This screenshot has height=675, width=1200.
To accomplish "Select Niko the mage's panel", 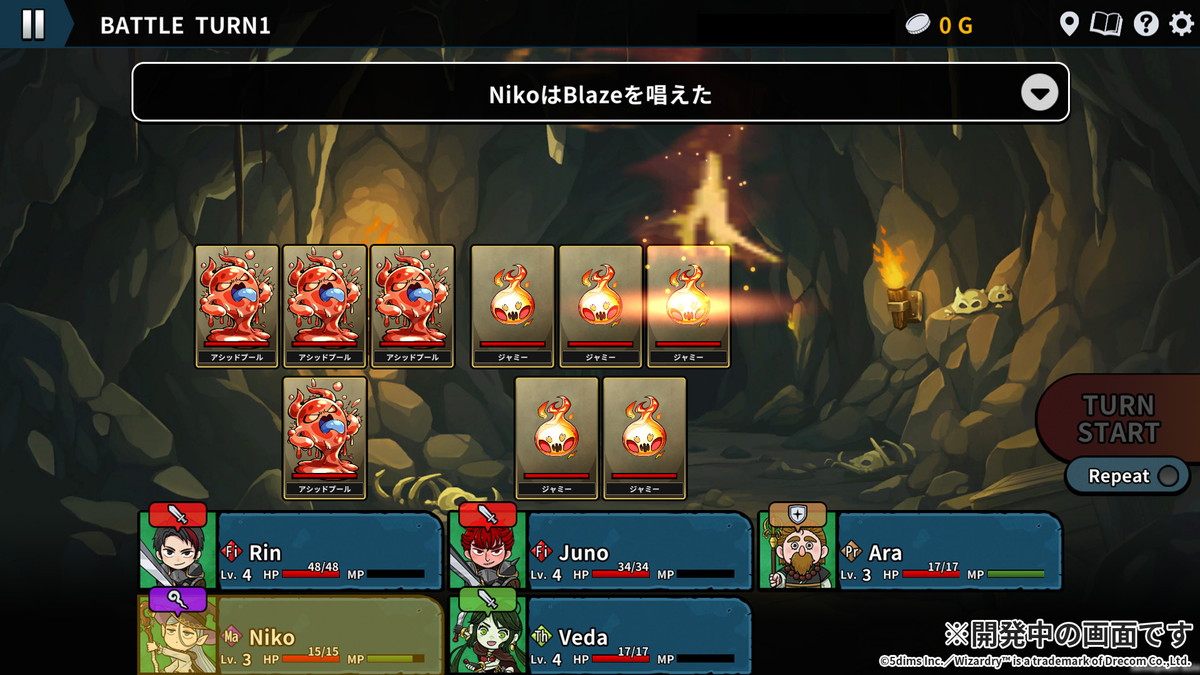I will point(292,636).
